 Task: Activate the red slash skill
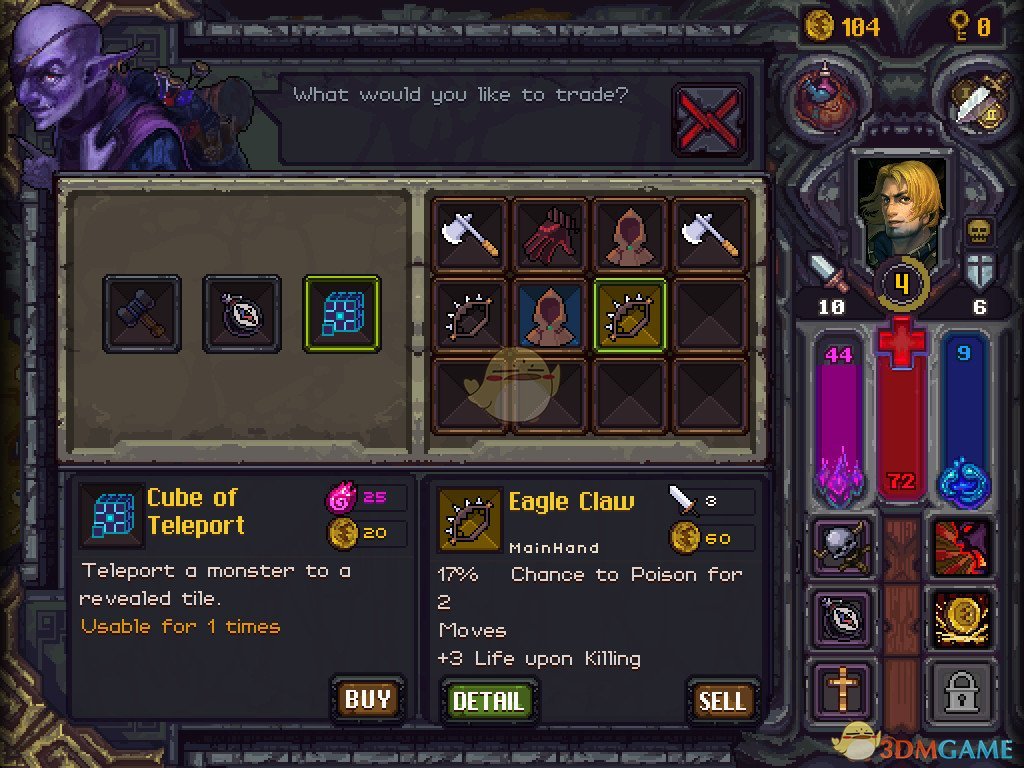click(x=962, y=549)
